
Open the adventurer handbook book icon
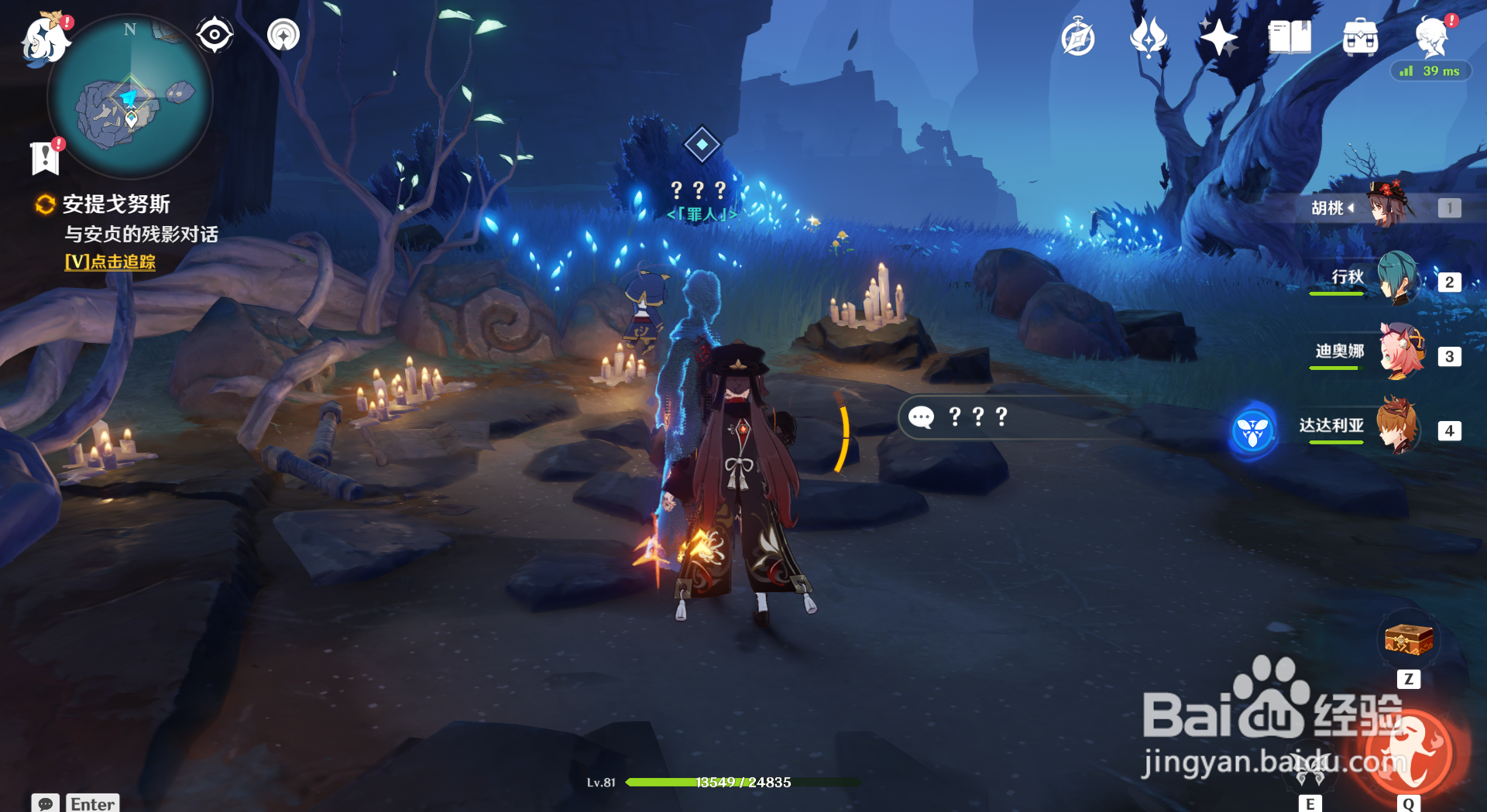click(1290, 37)
